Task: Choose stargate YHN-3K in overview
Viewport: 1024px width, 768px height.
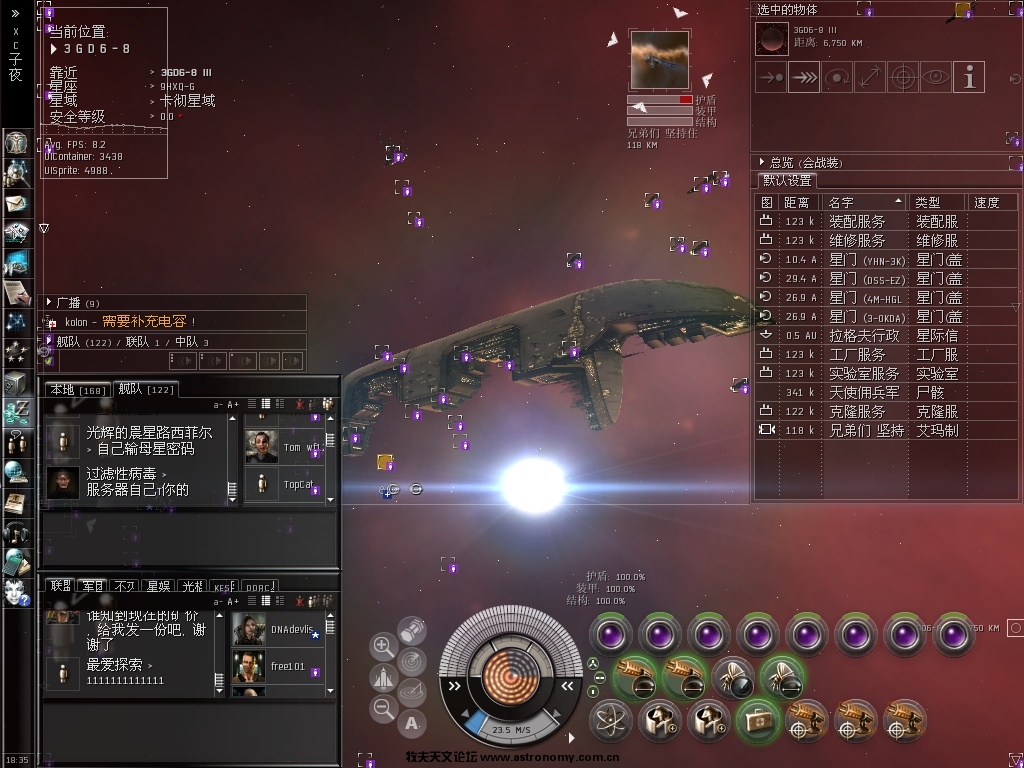Action: tap(868, 260)
